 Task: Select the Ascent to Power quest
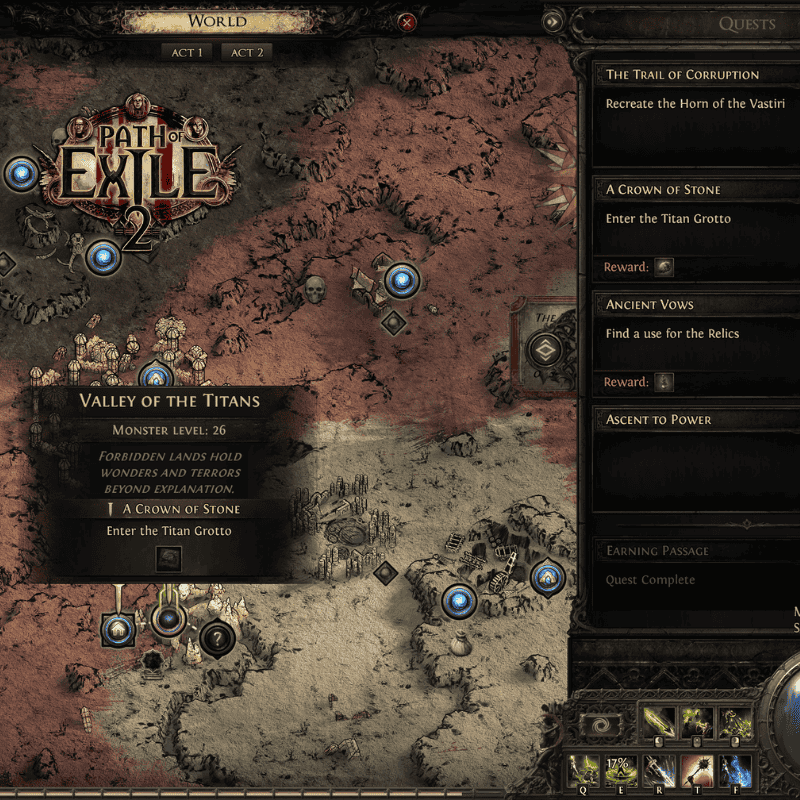click(x=659, y=419)
